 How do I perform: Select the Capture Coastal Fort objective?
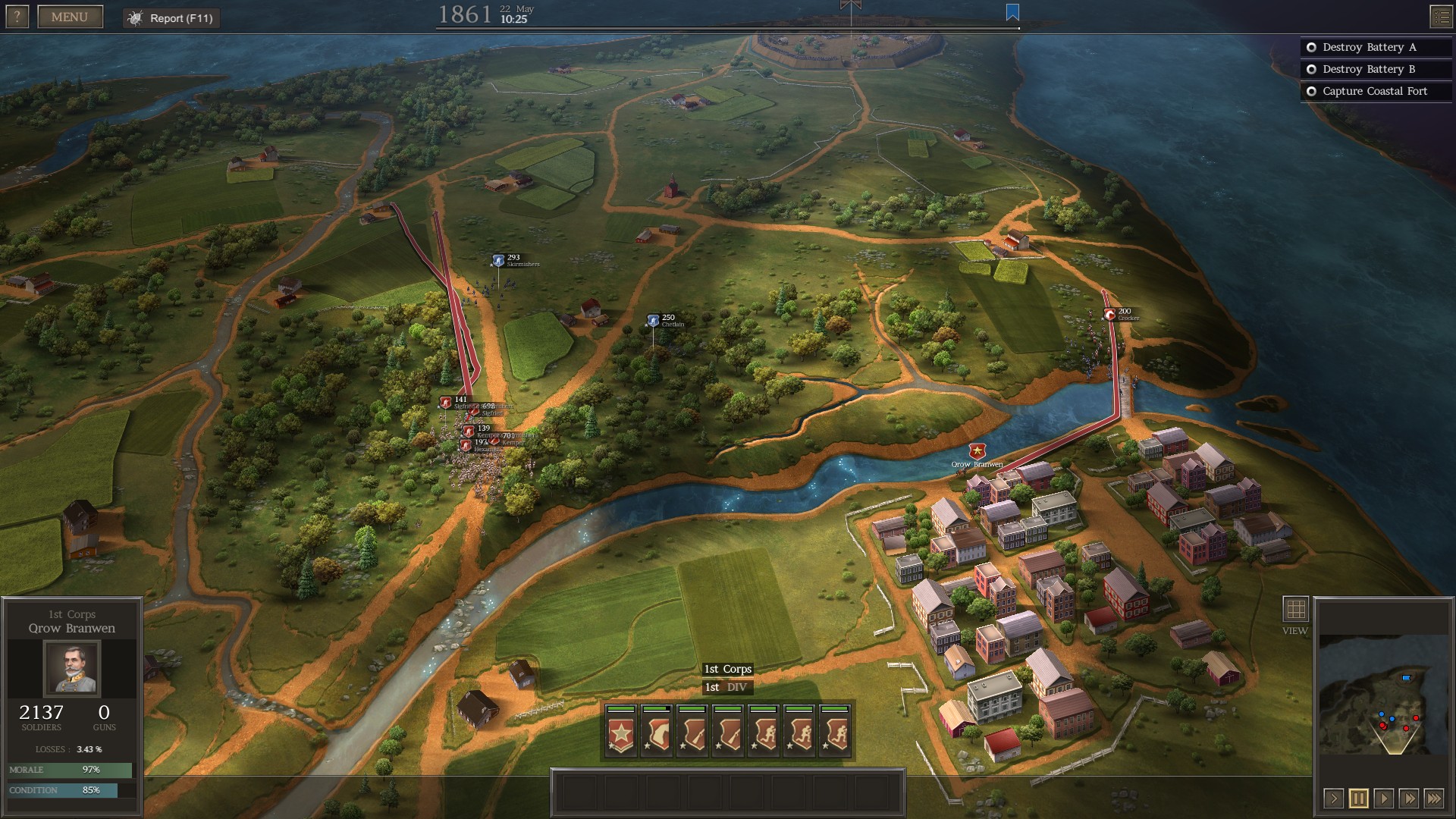[1374, 91]
